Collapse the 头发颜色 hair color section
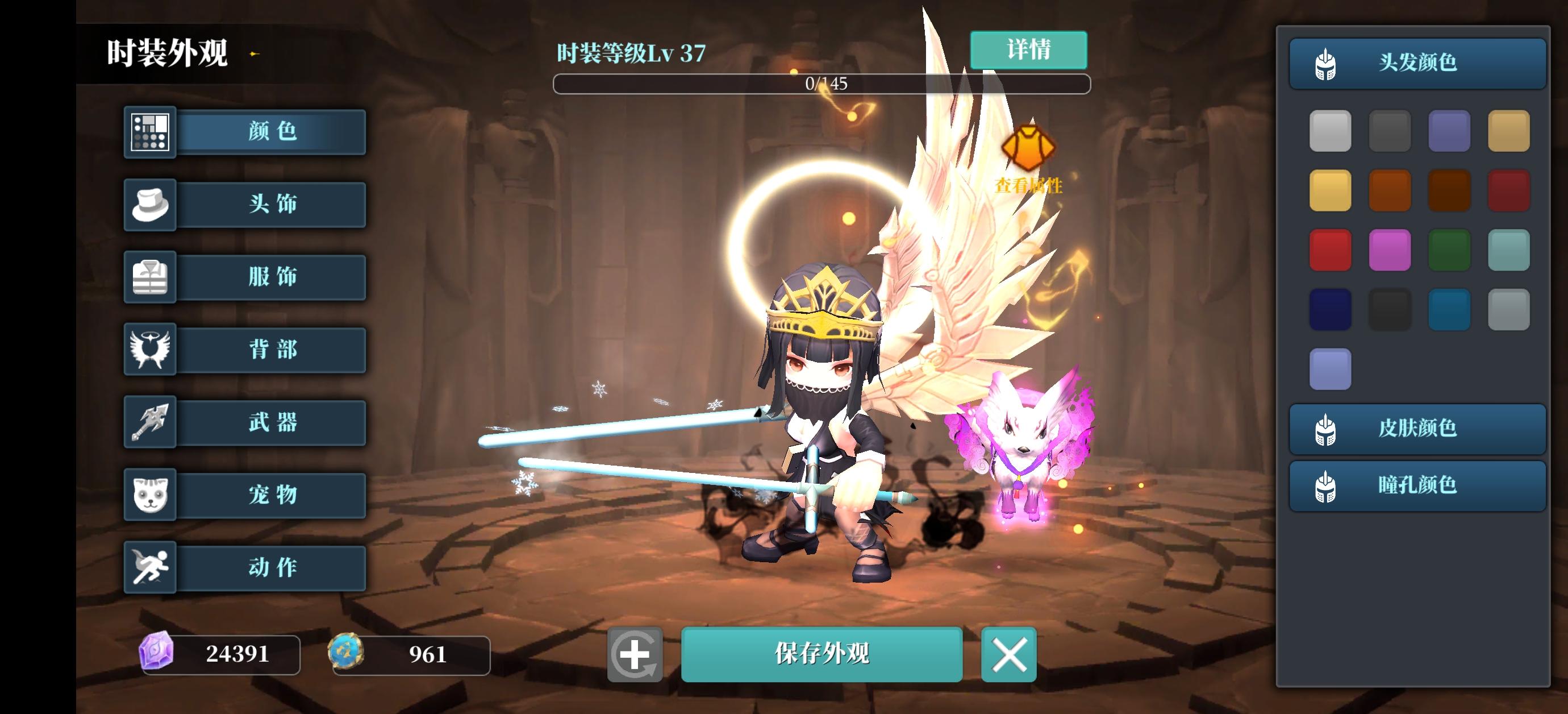The height and width of the screenshot is (714, 1568). click(1418, 63)
